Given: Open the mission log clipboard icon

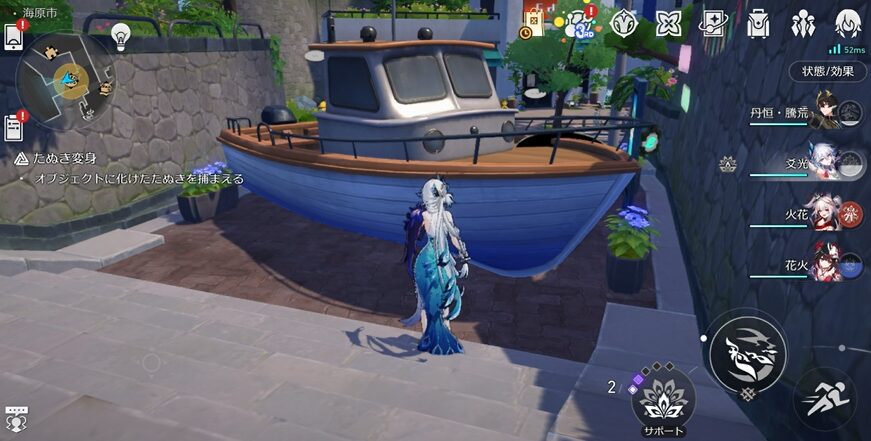Looking at the screenshot, I should click(13, 128).
